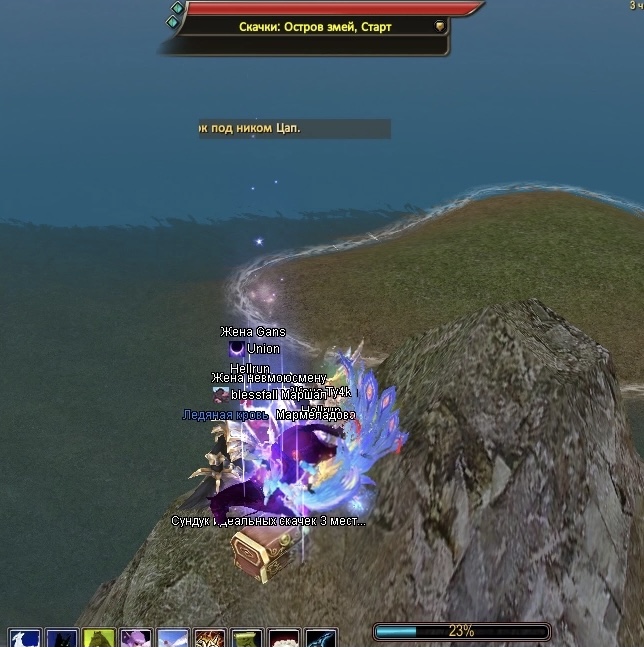Image resolution: width=644 pixels, height=647 pixels.
Task: Select the dark horned silhouette hotbar icon
Action: point(62,639)
